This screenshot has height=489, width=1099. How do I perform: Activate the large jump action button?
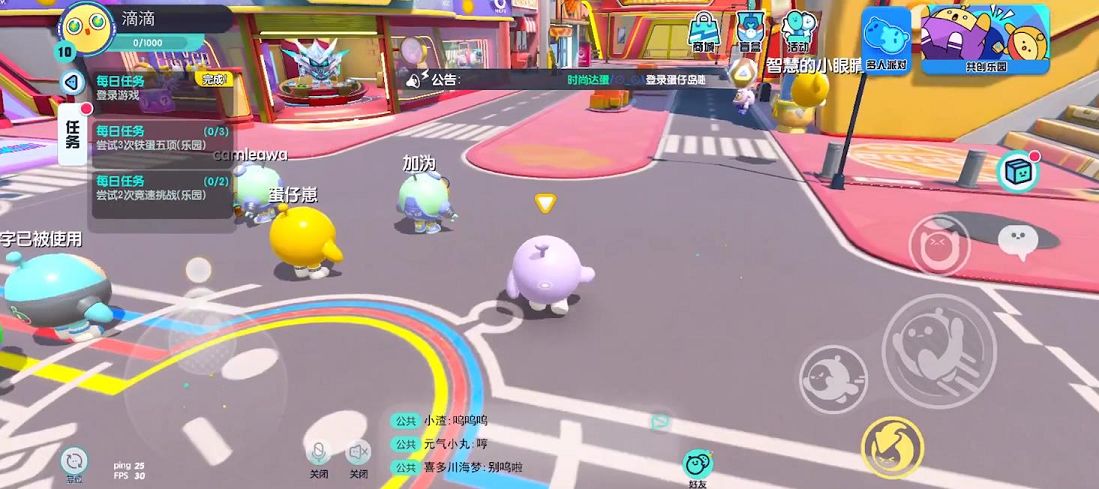pyautogui.click(x=938, y=350)
